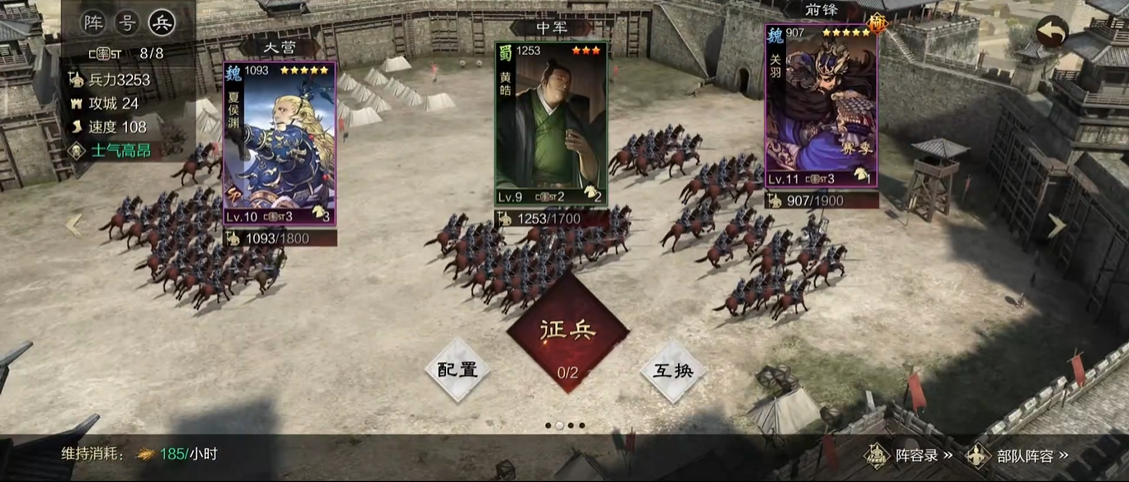The image size is (1129, 482).
Task: Select the 黄皓 general card
Action: pyautogui.click(x=551, y=123)
